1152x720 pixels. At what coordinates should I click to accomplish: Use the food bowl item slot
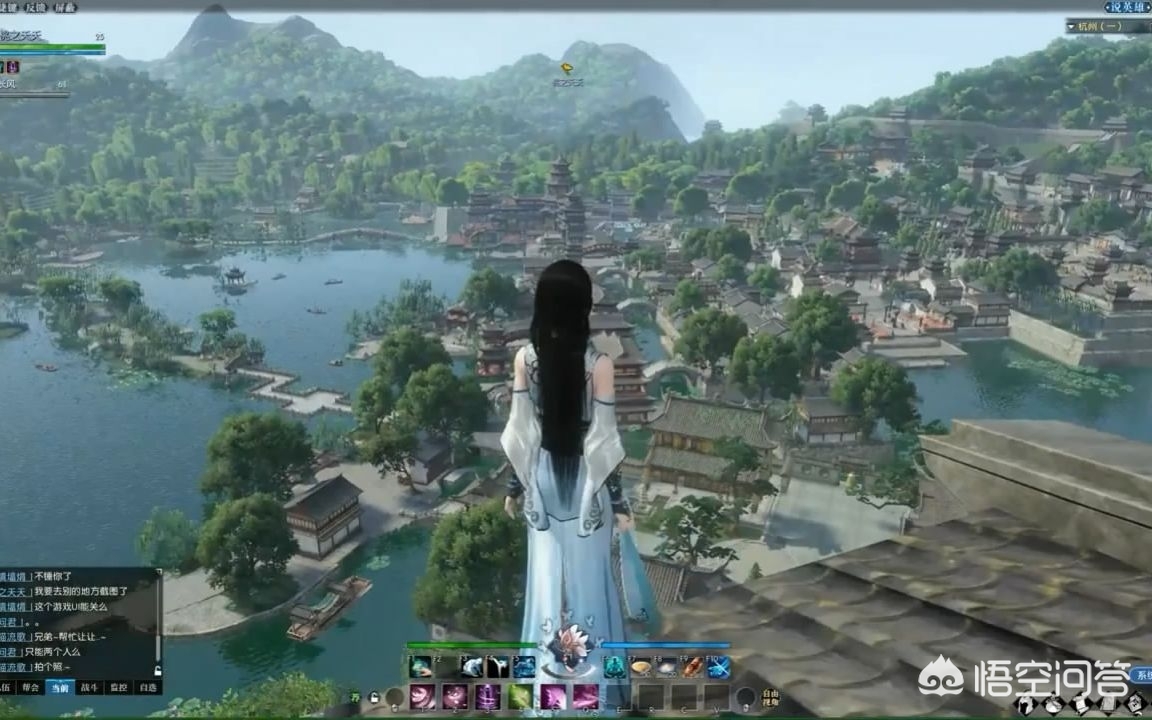pos(640,667)
